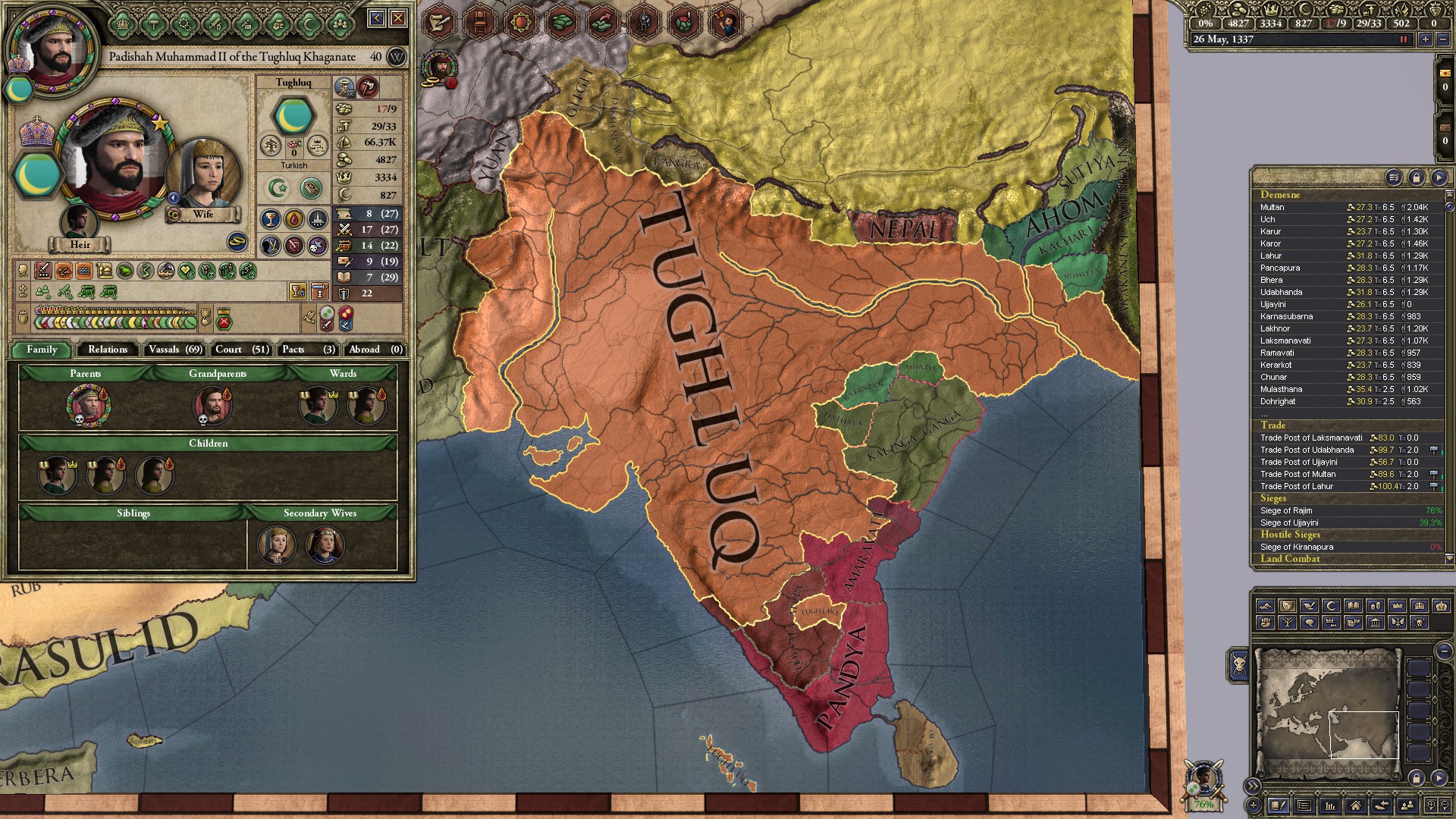Open the character finder with the butterfly icon
The height and width of the screenshot is (819, 1456).
click(725, 19)
